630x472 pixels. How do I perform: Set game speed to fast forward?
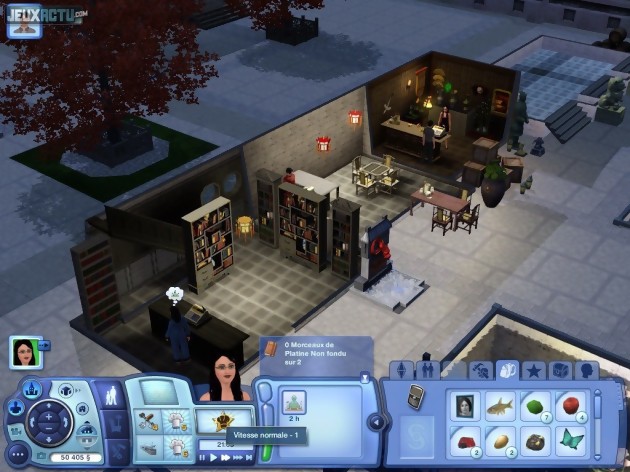click(226, 457)
